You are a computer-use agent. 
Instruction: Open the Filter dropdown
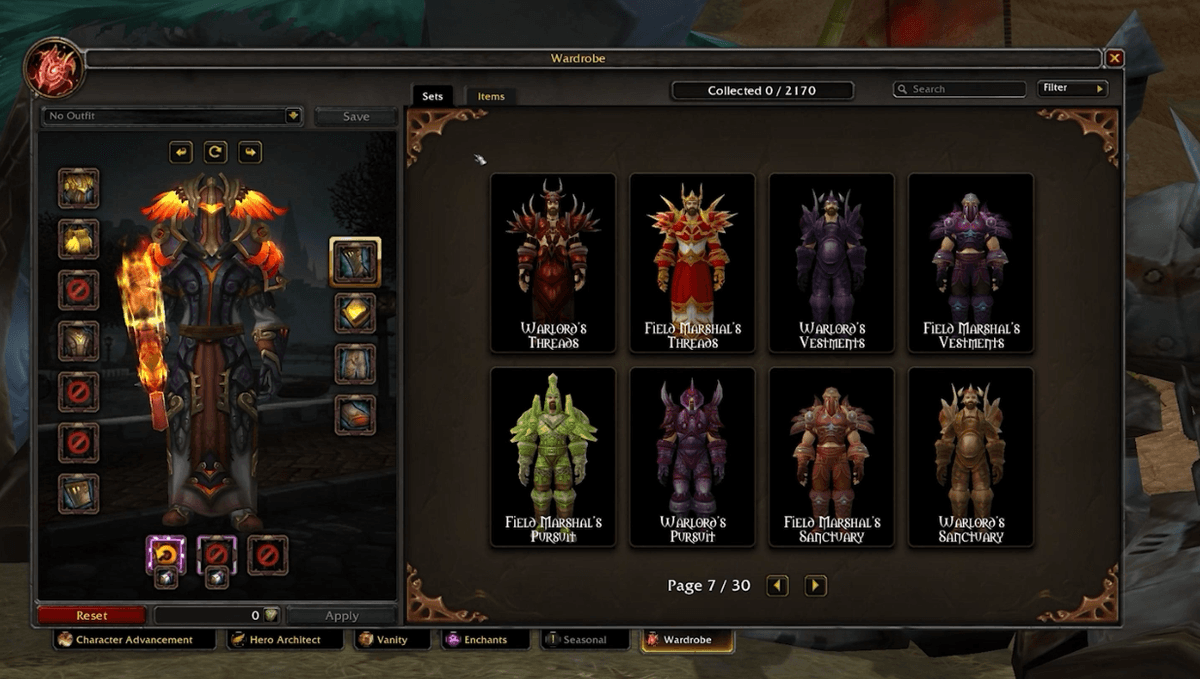pos(1073,88)
